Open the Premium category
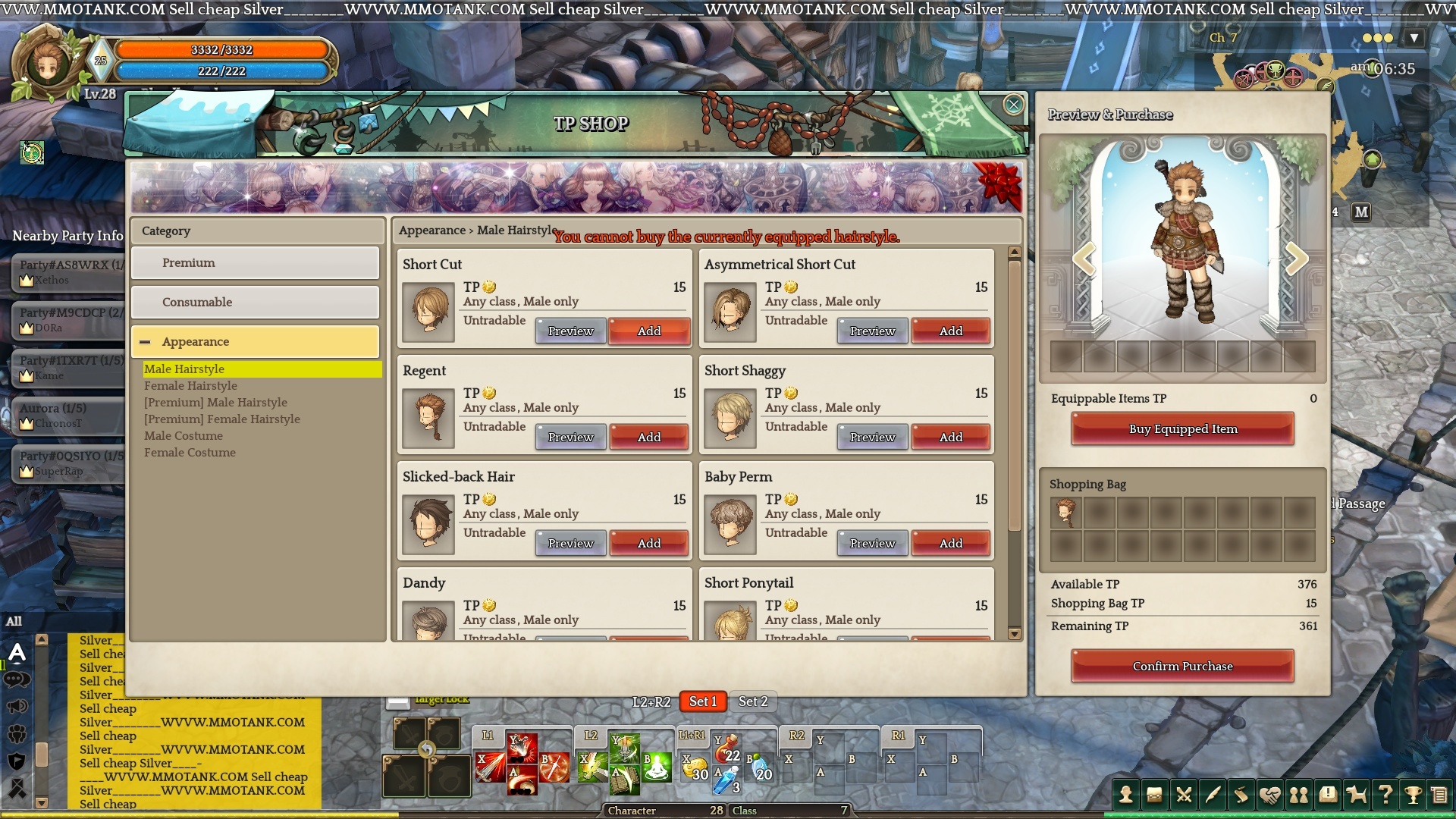 click(255, 262)
